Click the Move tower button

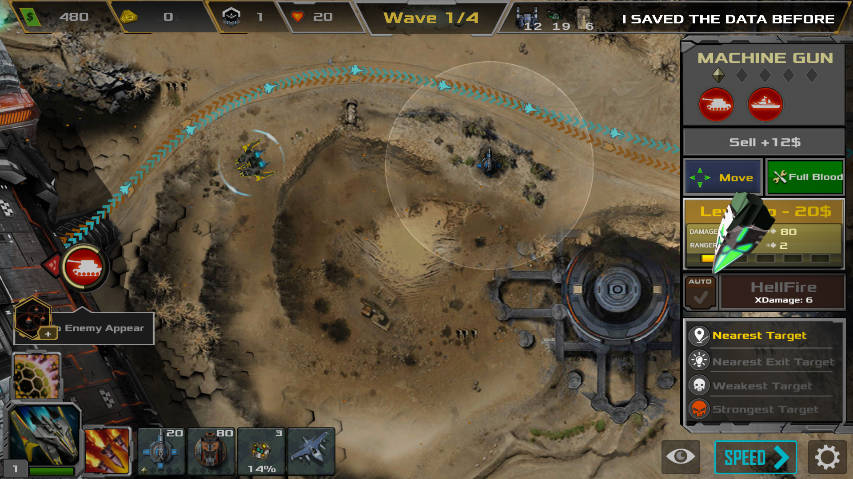(722, 177)
